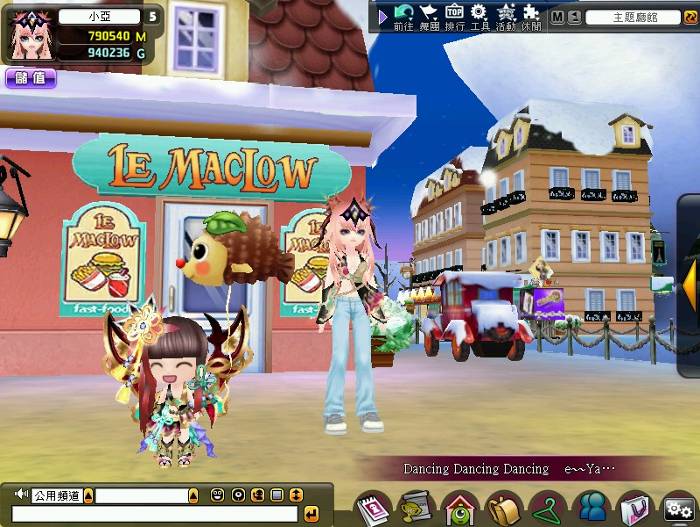Open the smiley emoticon picker
Screen dimensions: 700x527
point(218,495)
